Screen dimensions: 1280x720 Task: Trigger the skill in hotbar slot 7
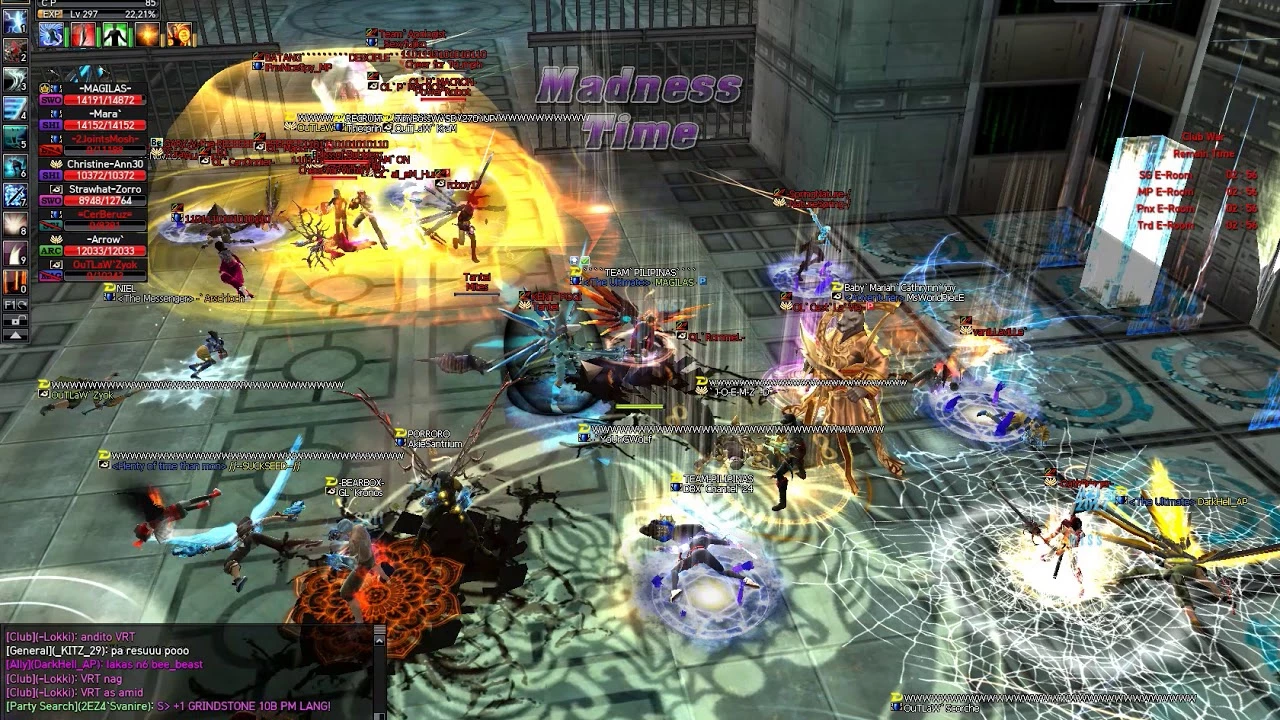(x=15, y=195)
